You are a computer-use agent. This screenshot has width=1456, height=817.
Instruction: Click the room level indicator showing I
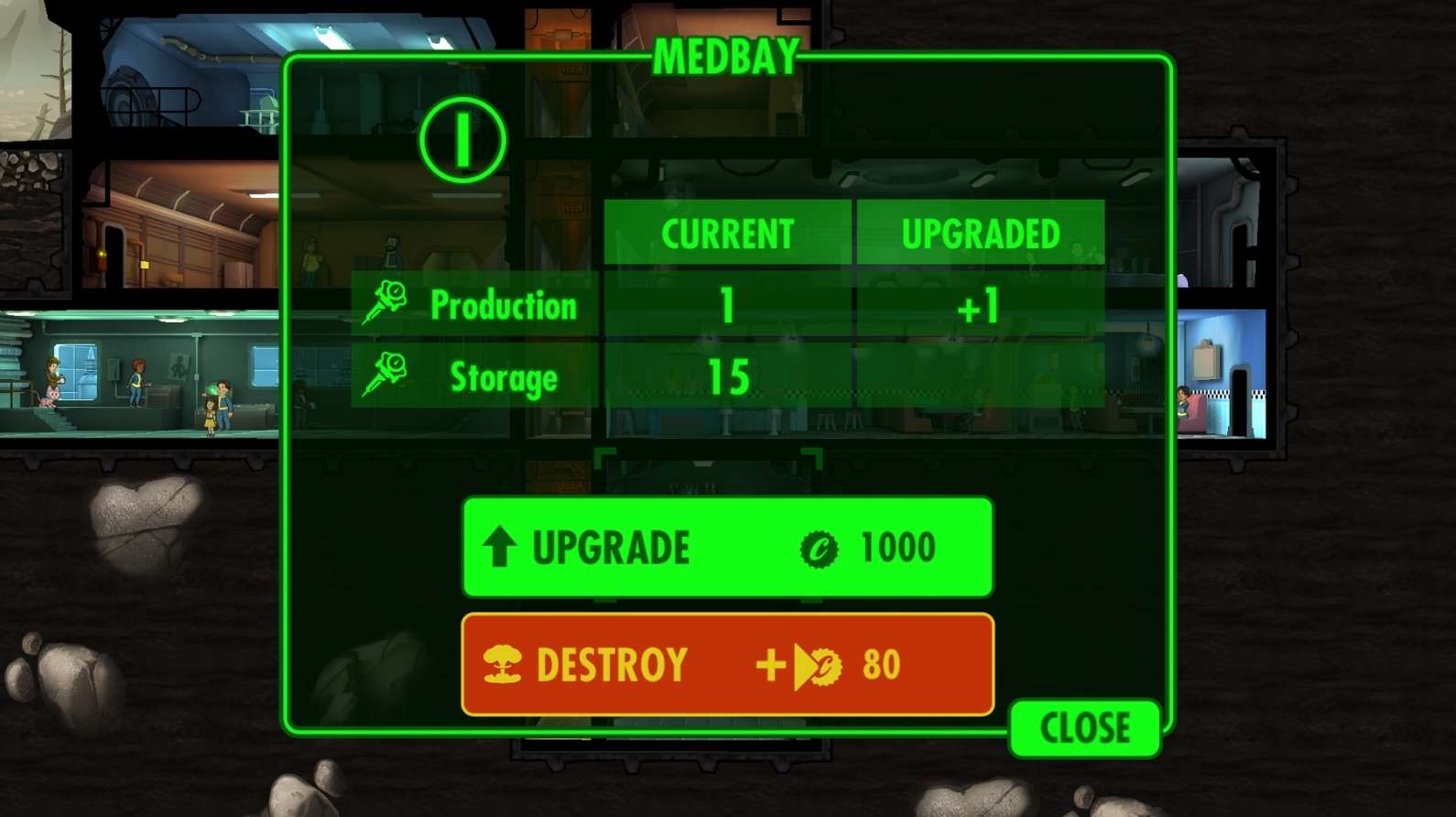462,137
